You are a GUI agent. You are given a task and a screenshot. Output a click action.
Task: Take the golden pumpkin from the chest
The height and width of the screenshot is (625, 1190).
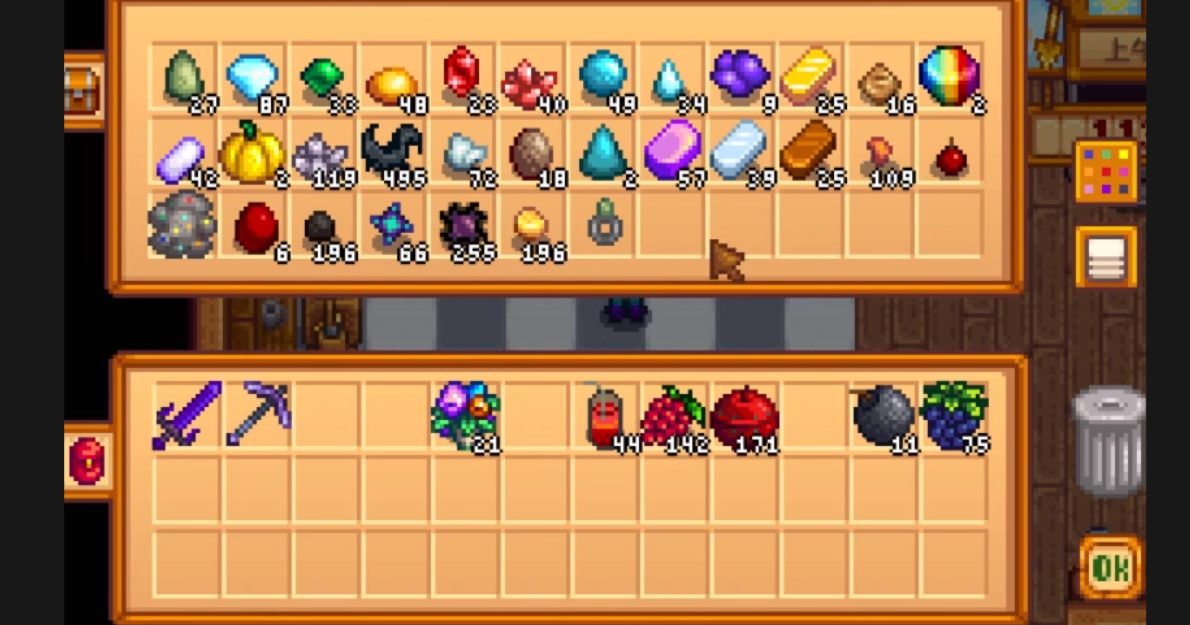click(250, 153)
